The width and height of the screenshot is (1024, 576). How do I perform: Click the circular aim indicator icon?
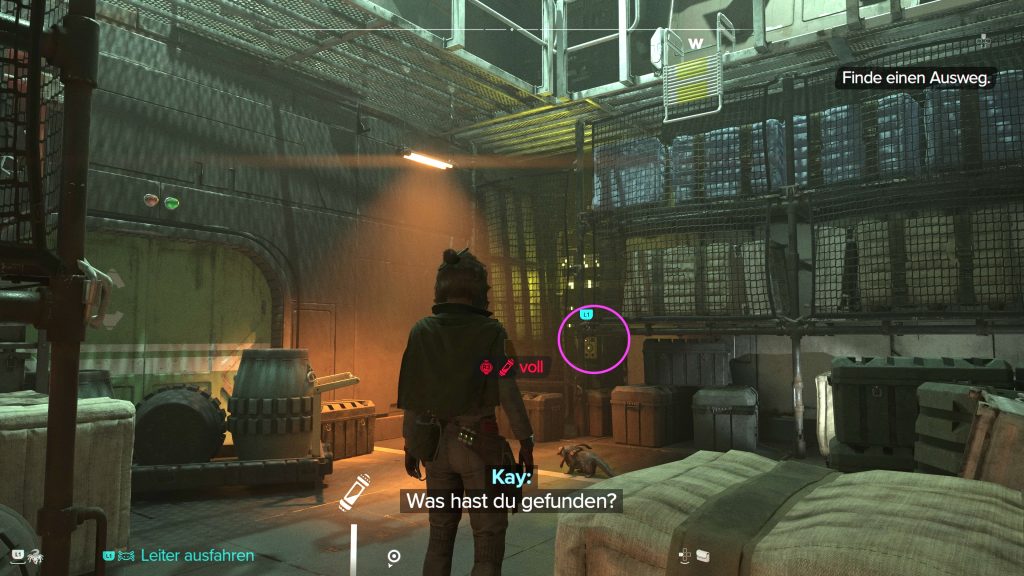click(394, 556)
